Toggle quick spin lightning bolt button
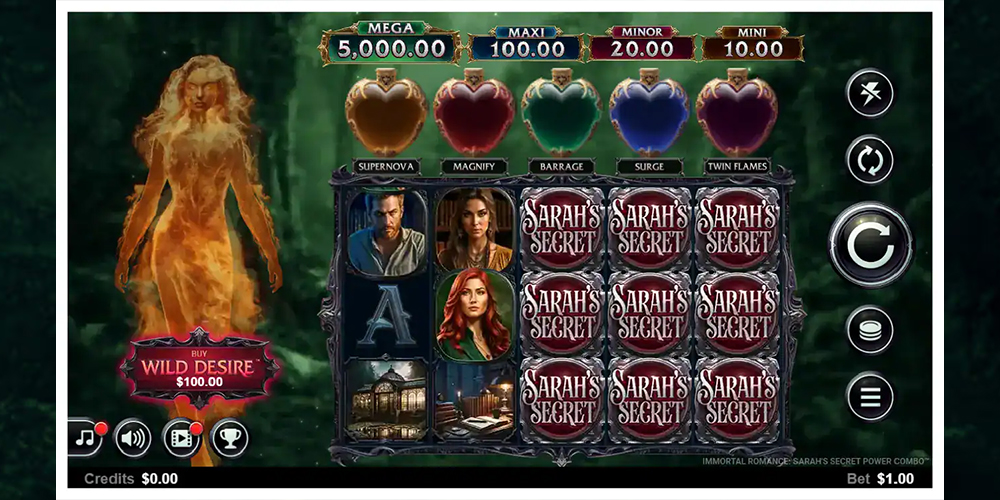Viewport: 1000px width, 500px height. 870,94
